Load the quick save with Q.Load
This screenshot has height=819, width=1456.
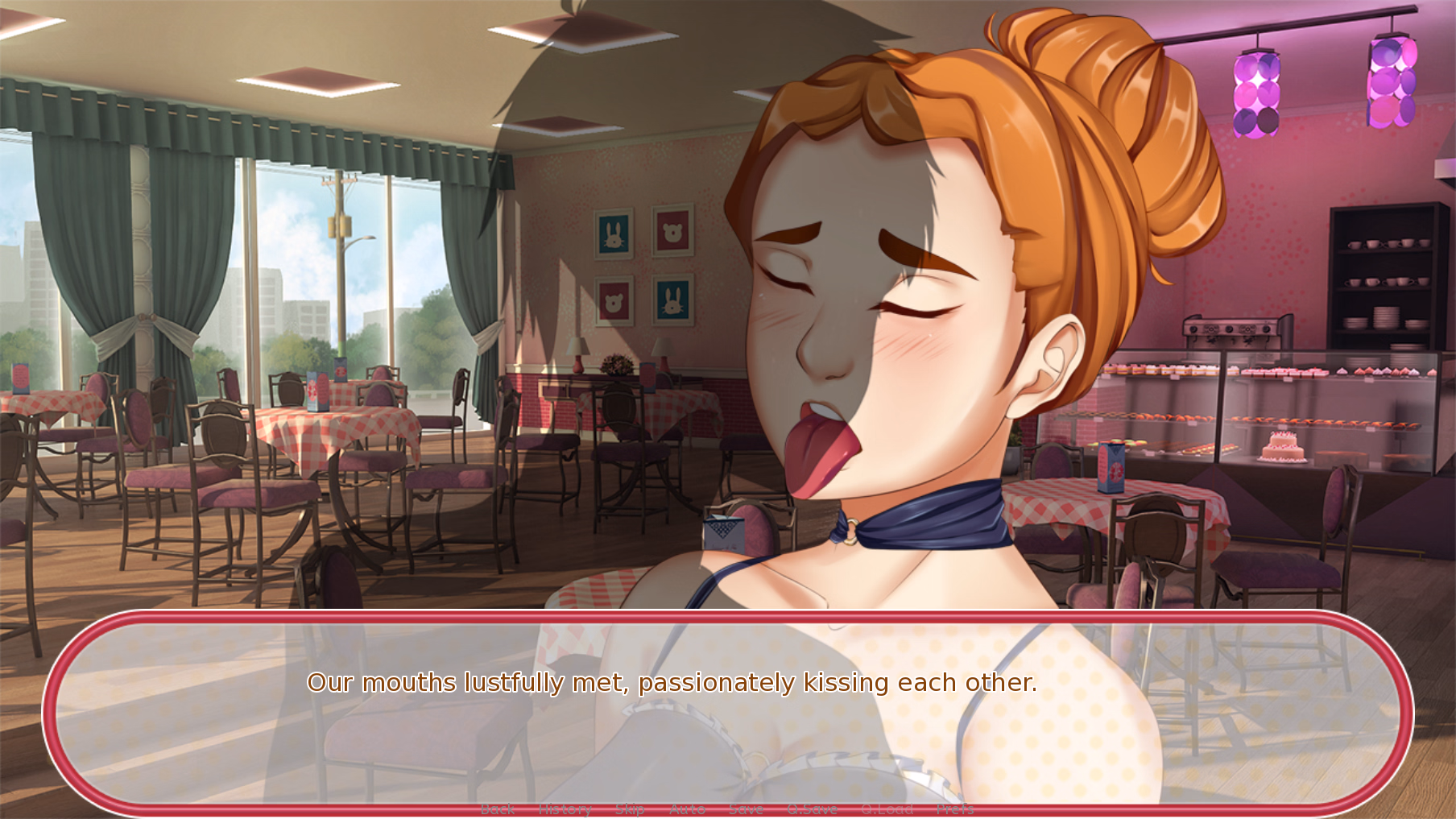click(x=886, y=809)
